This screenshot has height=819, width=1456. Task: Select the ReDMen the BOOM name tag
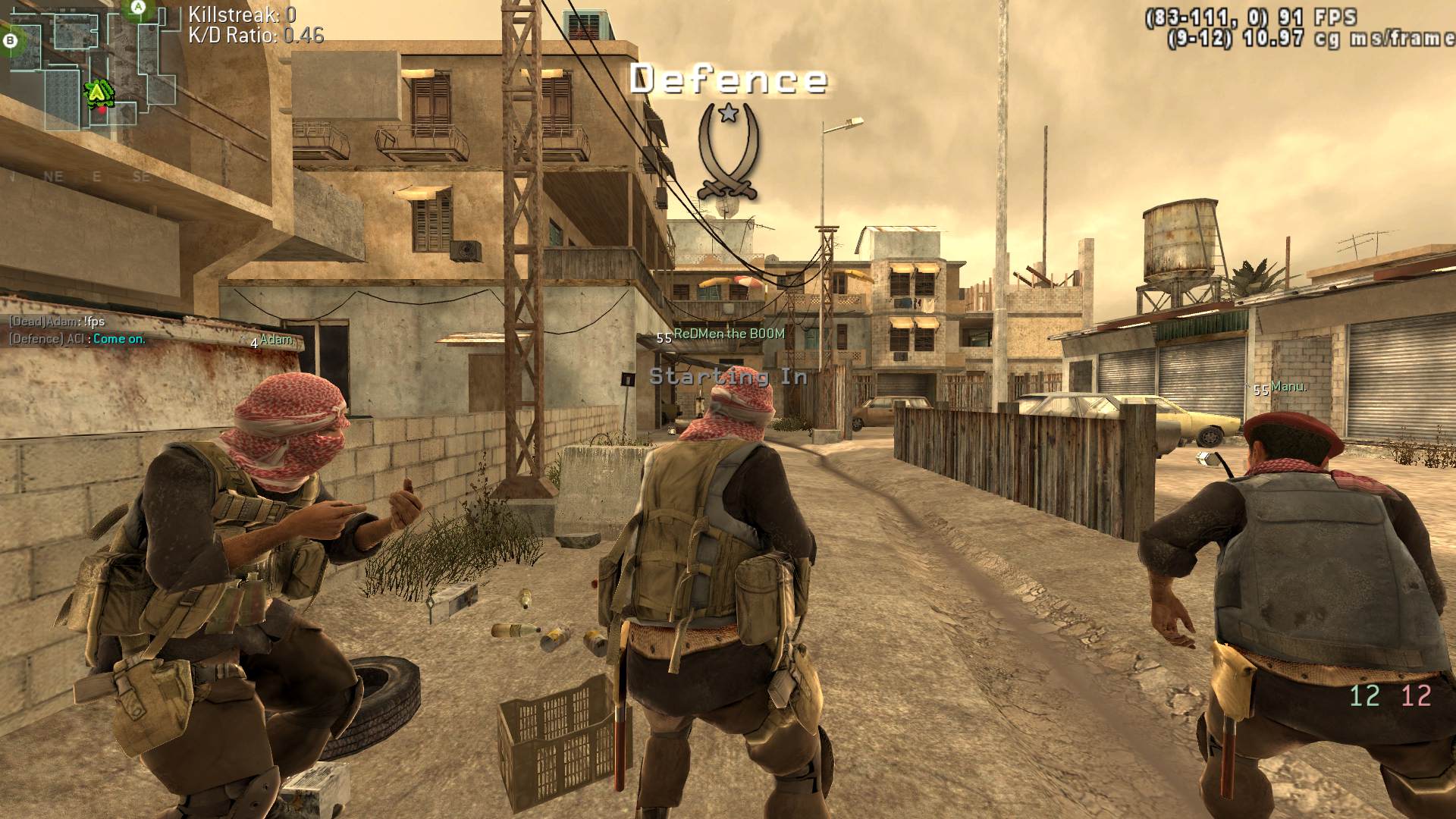click(728, 334)
